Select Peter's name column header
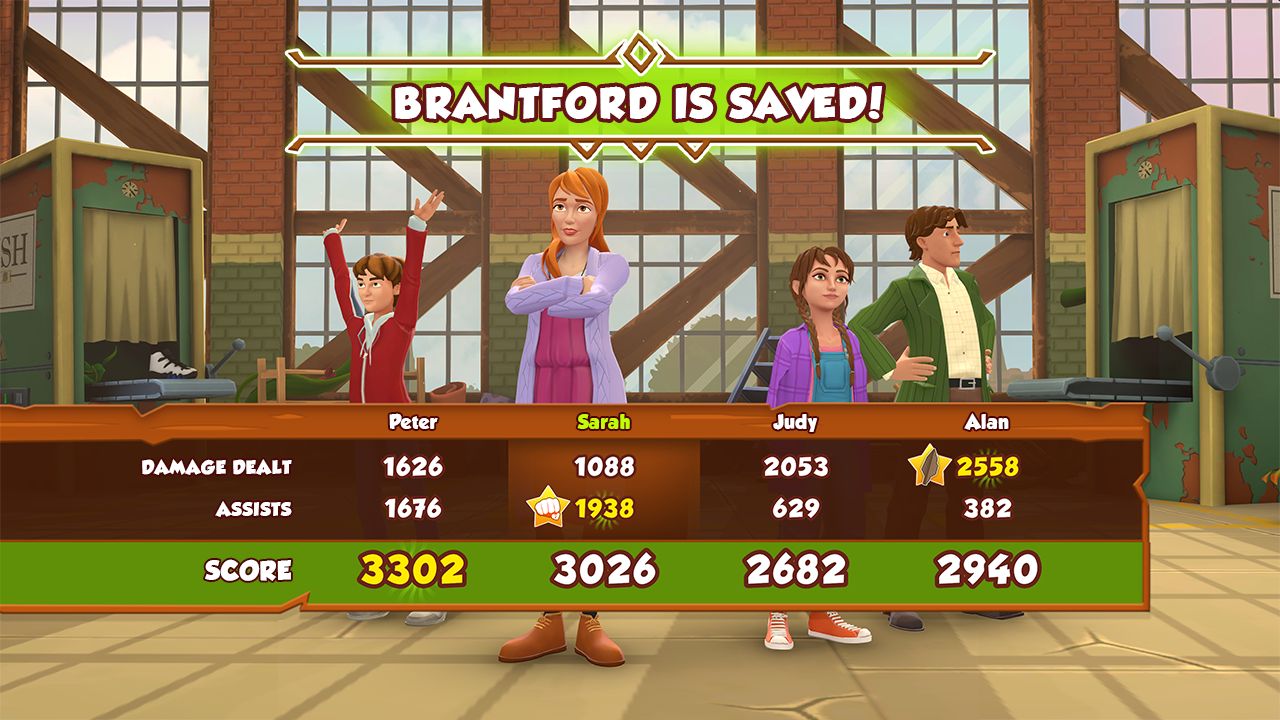The width and height of the screenshot is (1280, 720). pyautogui.click(x=411, y=422)
